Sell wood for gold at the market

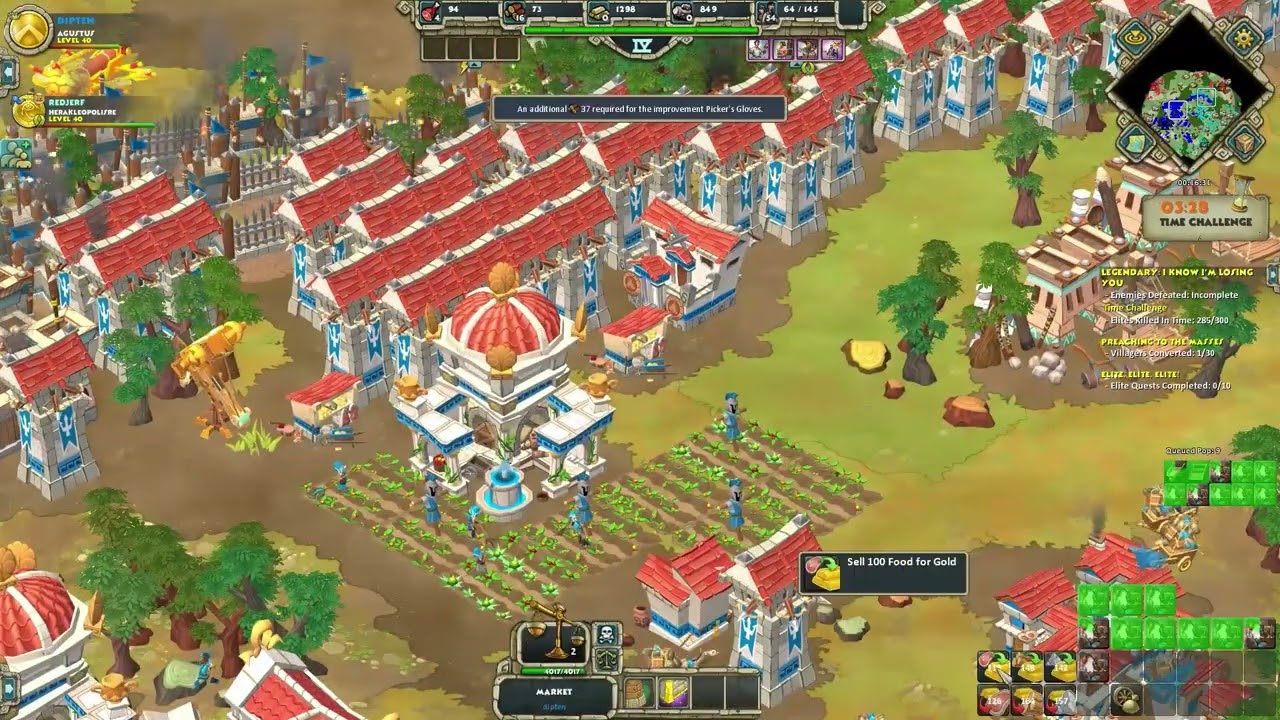point(1027,666)
